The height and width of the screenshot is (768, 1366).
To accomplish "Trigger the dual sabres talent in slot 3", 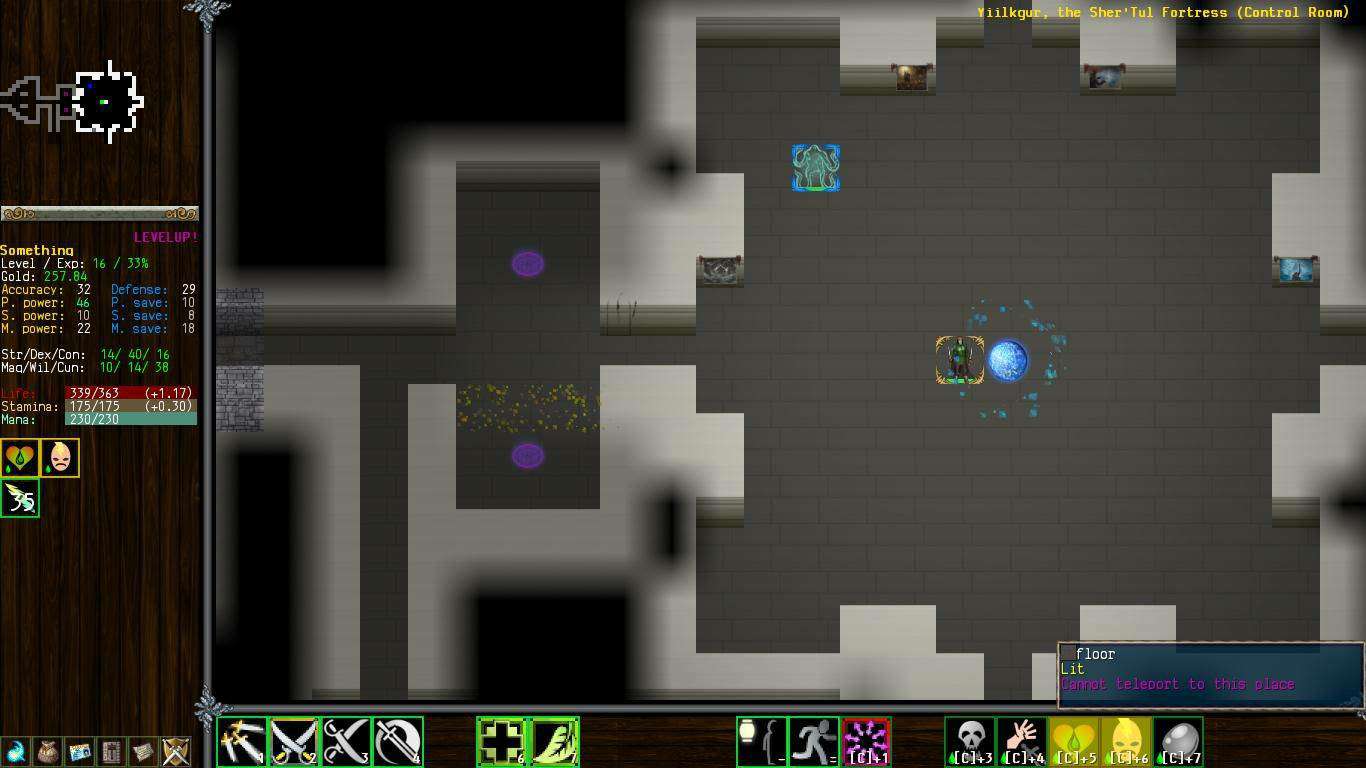I will 347,742.
